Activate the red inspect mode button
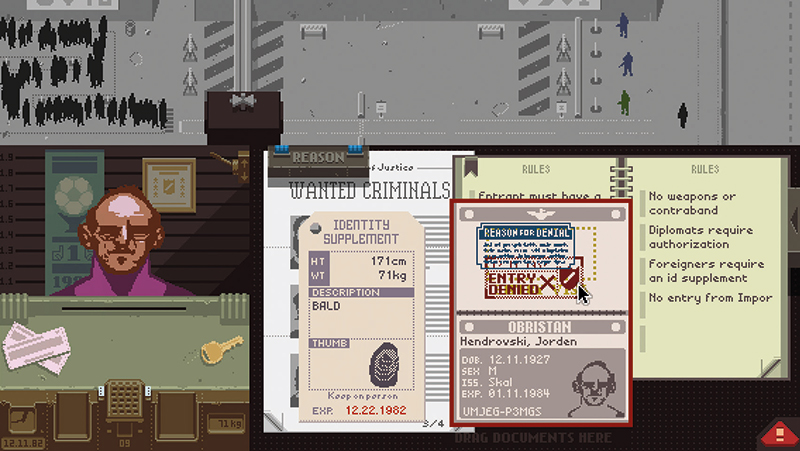The width and height of the screenshot is (800, 451). (778, 433)
